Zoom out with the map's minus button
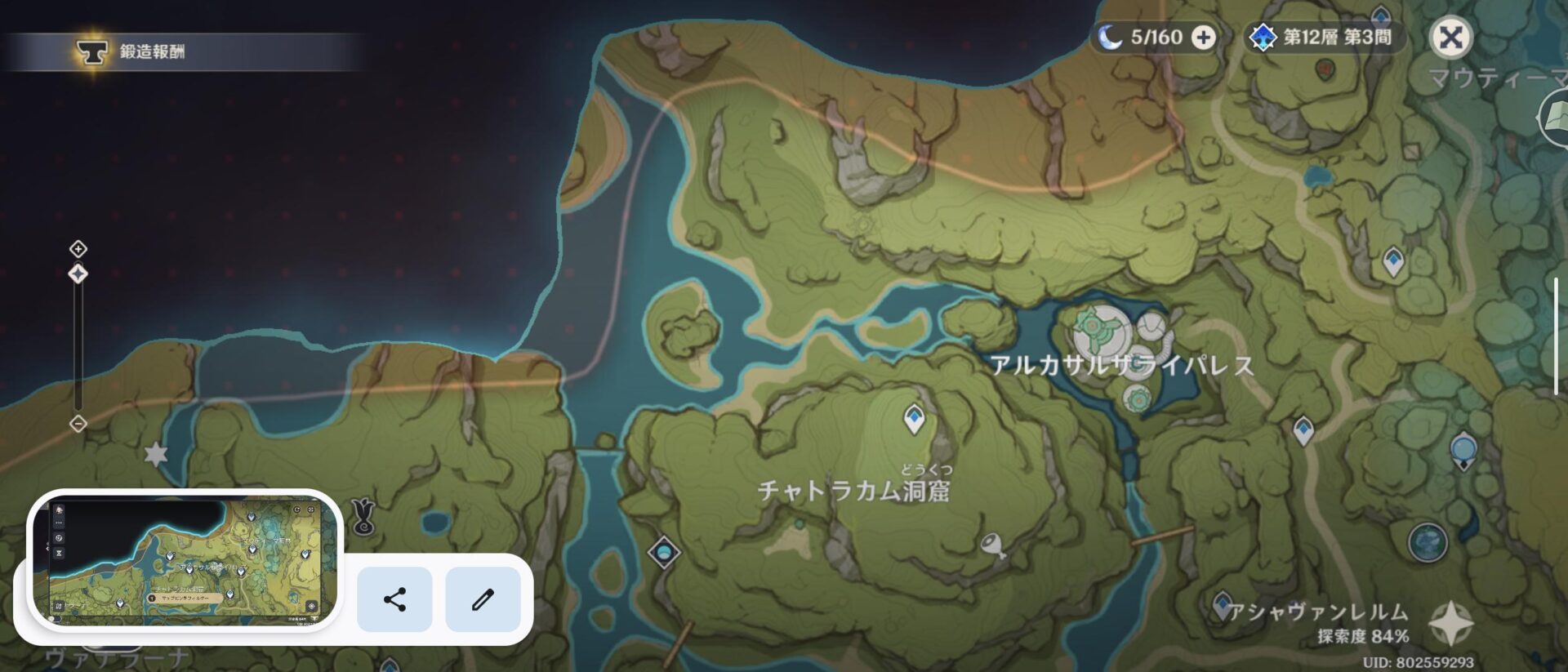This screenshot has width=1568, height=672. [78, 423]
